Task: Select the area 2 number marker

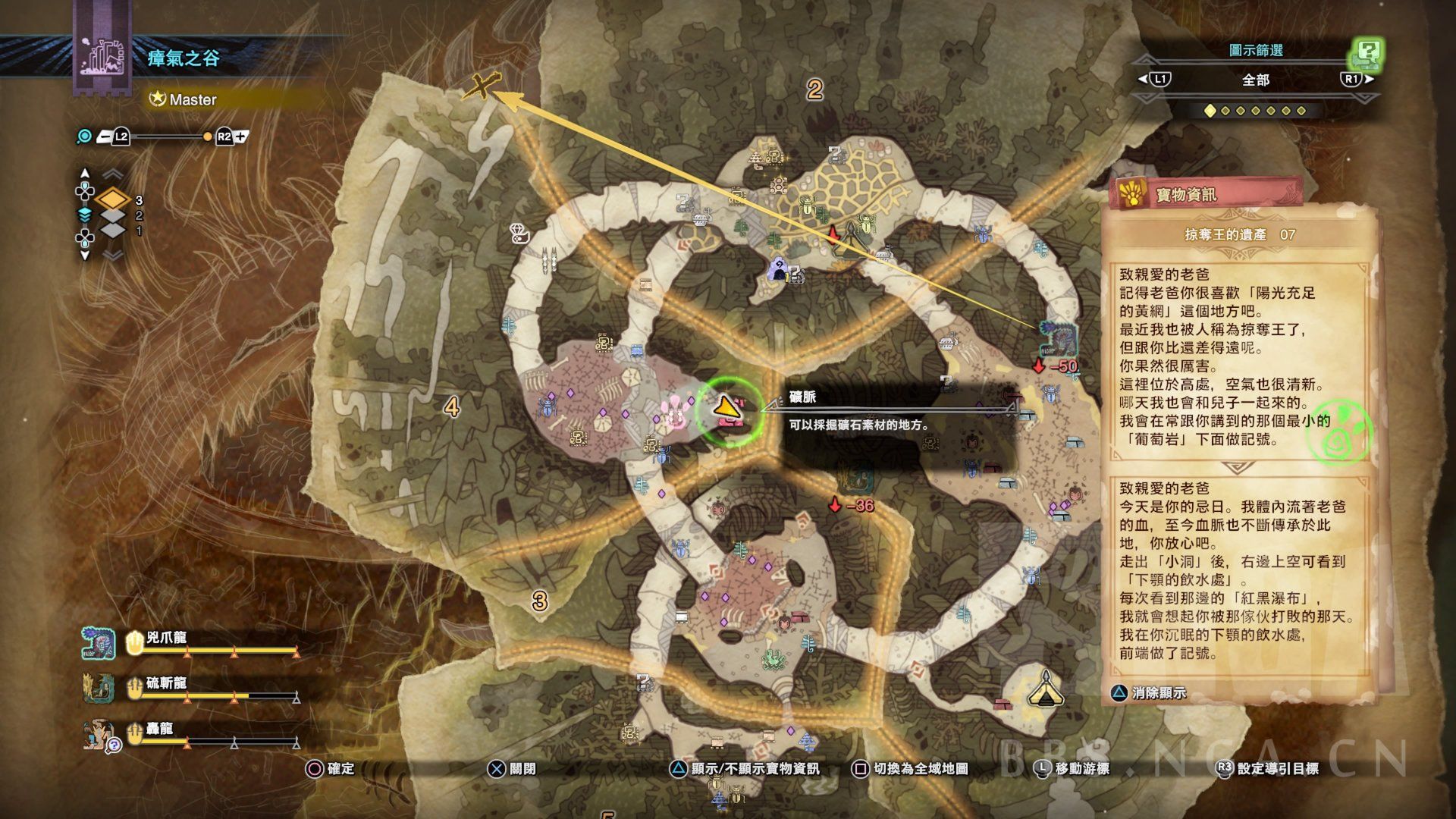Action: 814,90
